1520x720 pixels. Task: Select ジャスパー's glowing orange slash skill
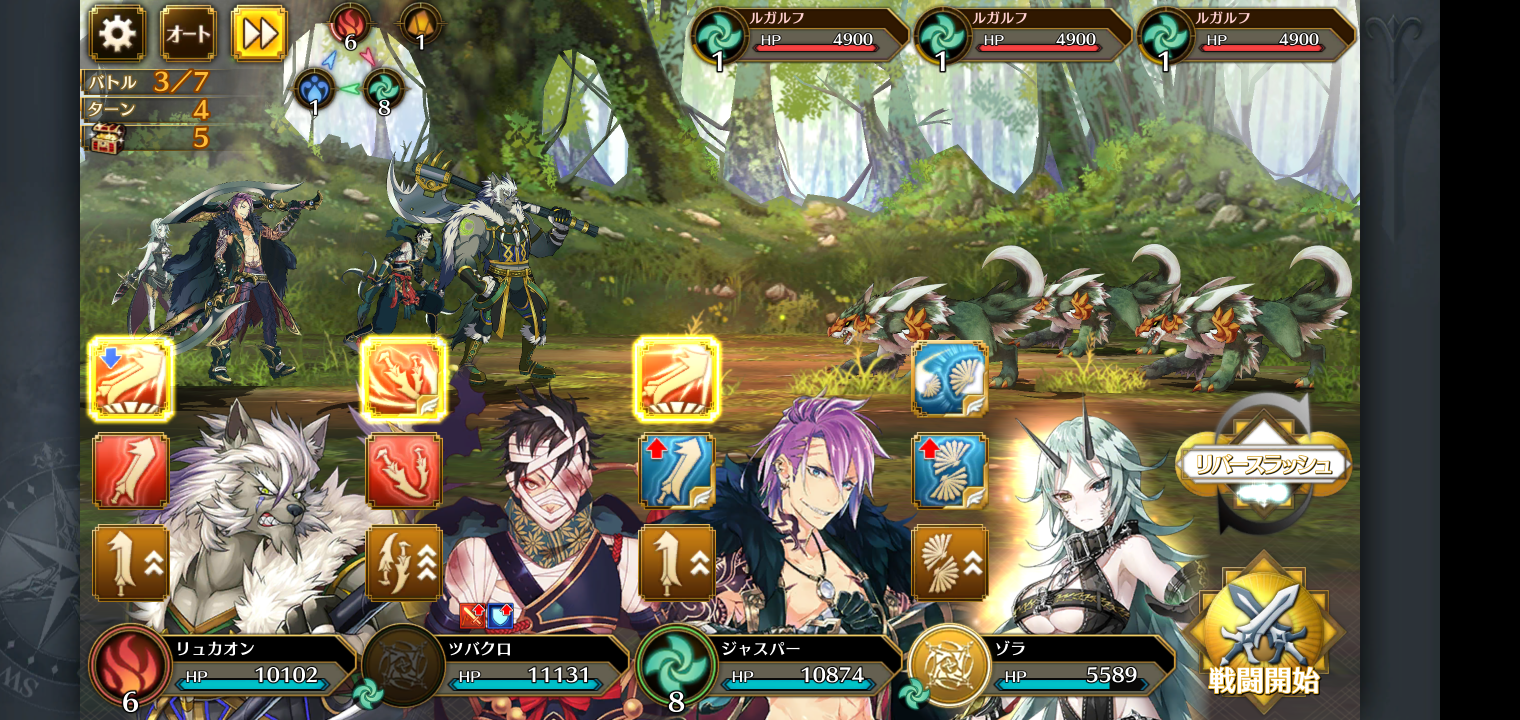pyautogui.click(x=677, y=380)
